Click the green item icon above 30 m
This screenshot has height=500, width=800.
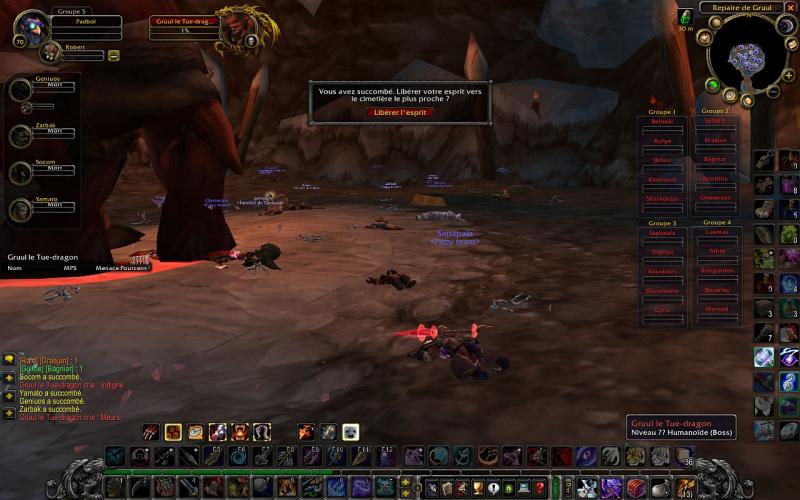685,16
